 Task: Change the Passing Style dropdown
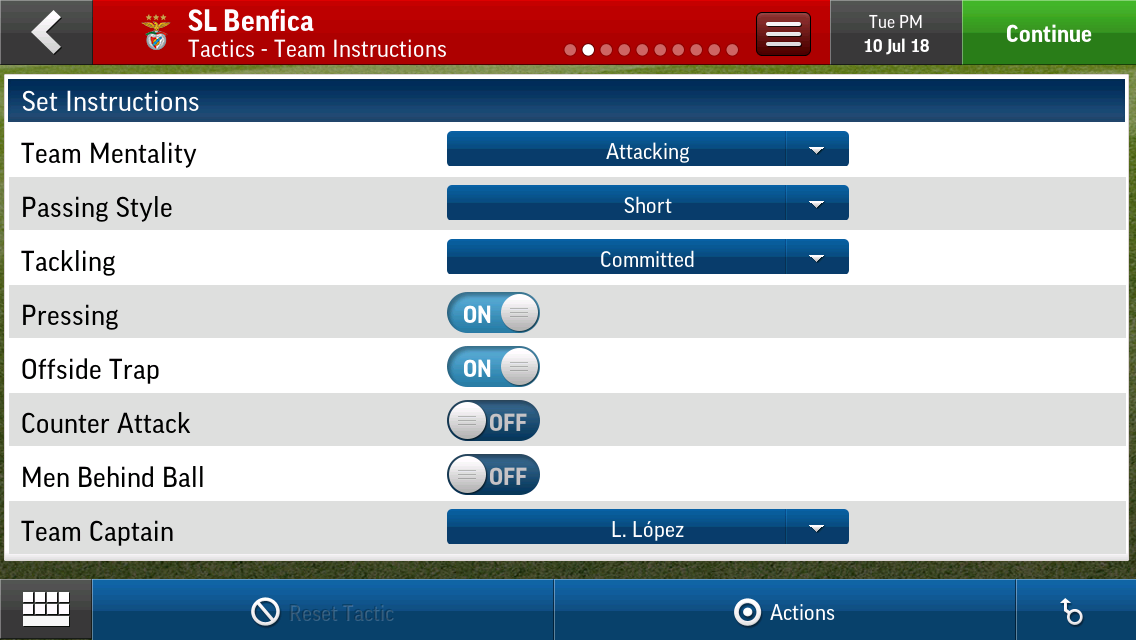pos(647,204)
